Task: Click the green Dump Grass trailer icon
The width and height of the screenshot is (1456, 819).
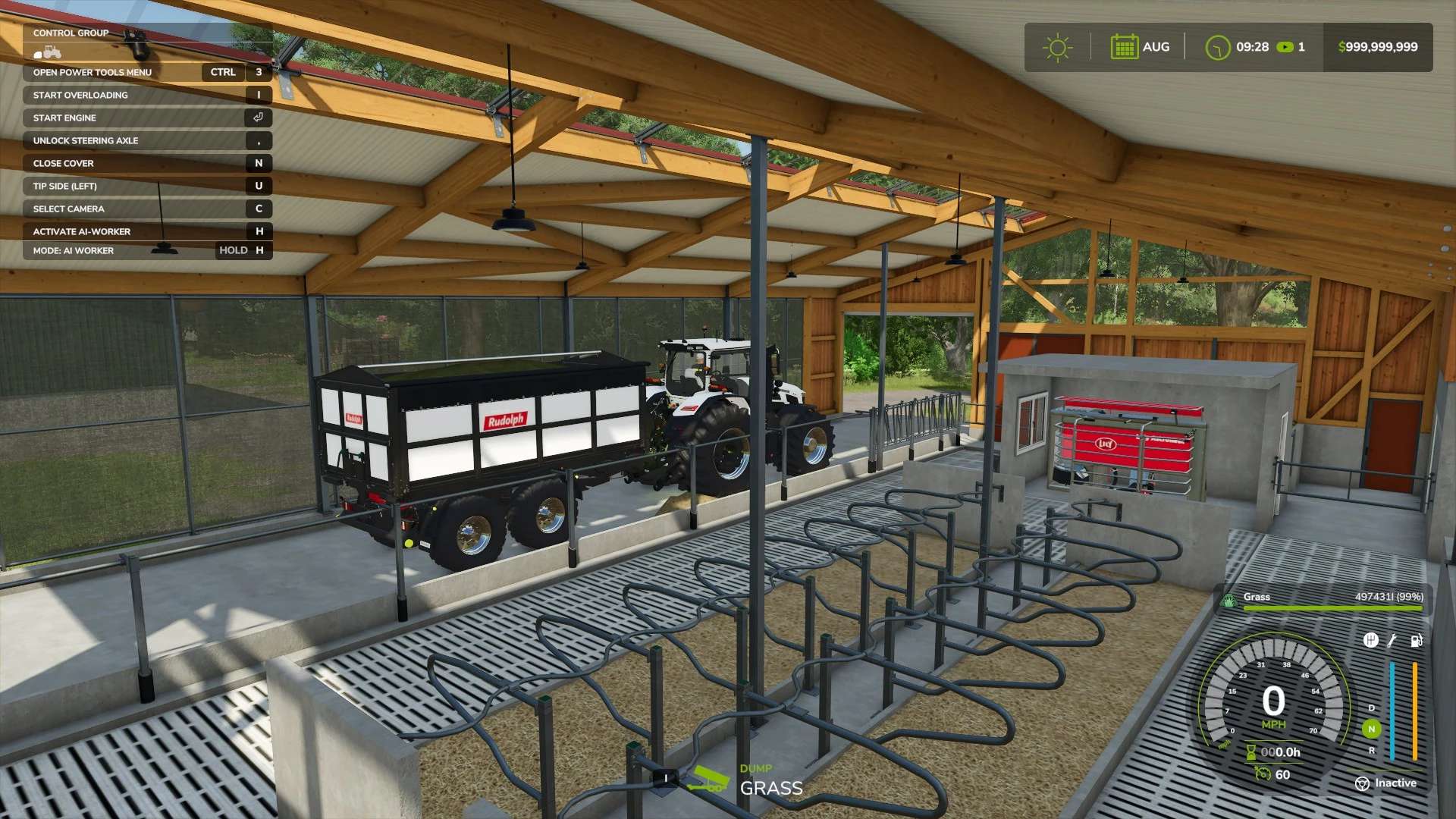Action: point(708,780)
